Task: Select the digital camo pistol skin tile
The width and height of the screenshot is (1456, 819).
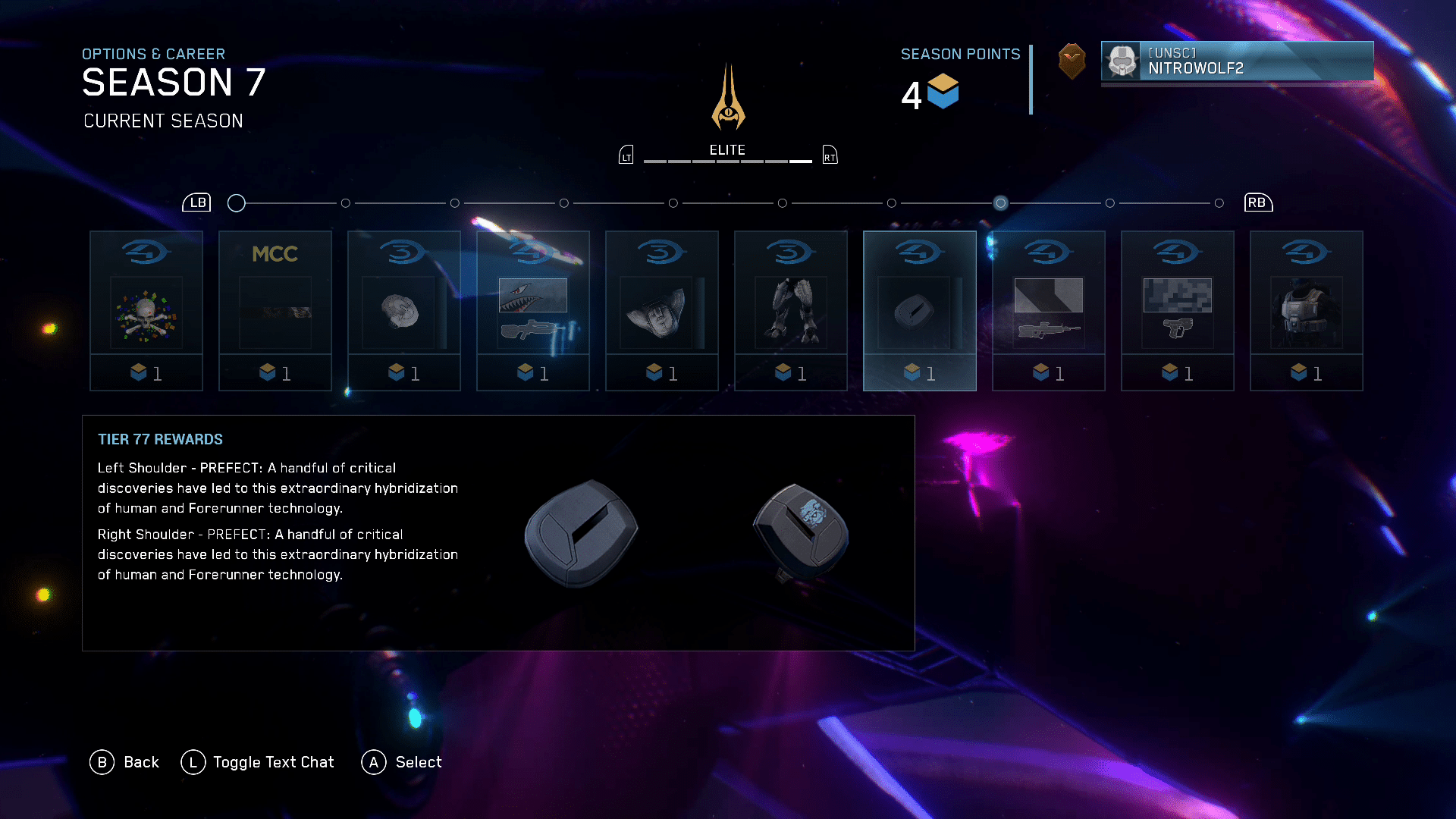Action: (1178, 311)
